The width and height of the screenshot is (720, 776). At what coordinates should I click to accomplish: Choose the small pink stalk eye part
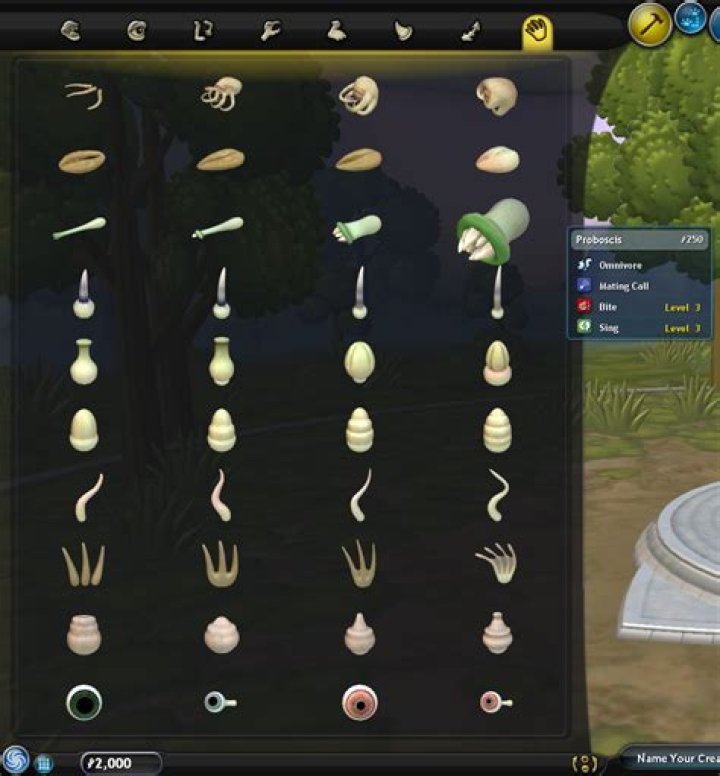495,702
